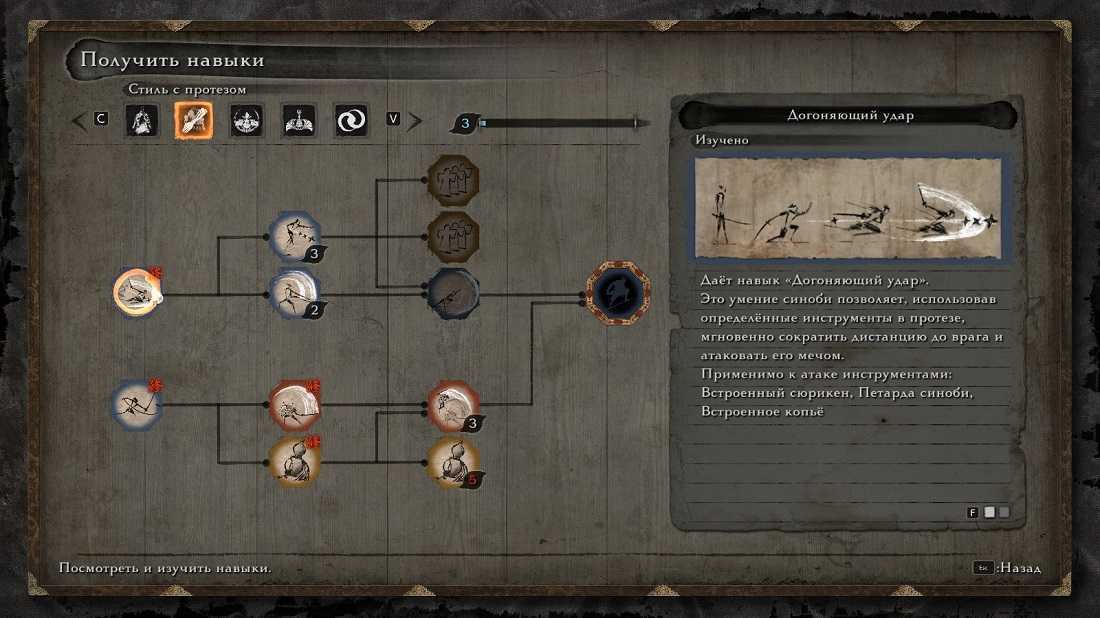Select the learned blue grappling hook skill node

[136, 405]
